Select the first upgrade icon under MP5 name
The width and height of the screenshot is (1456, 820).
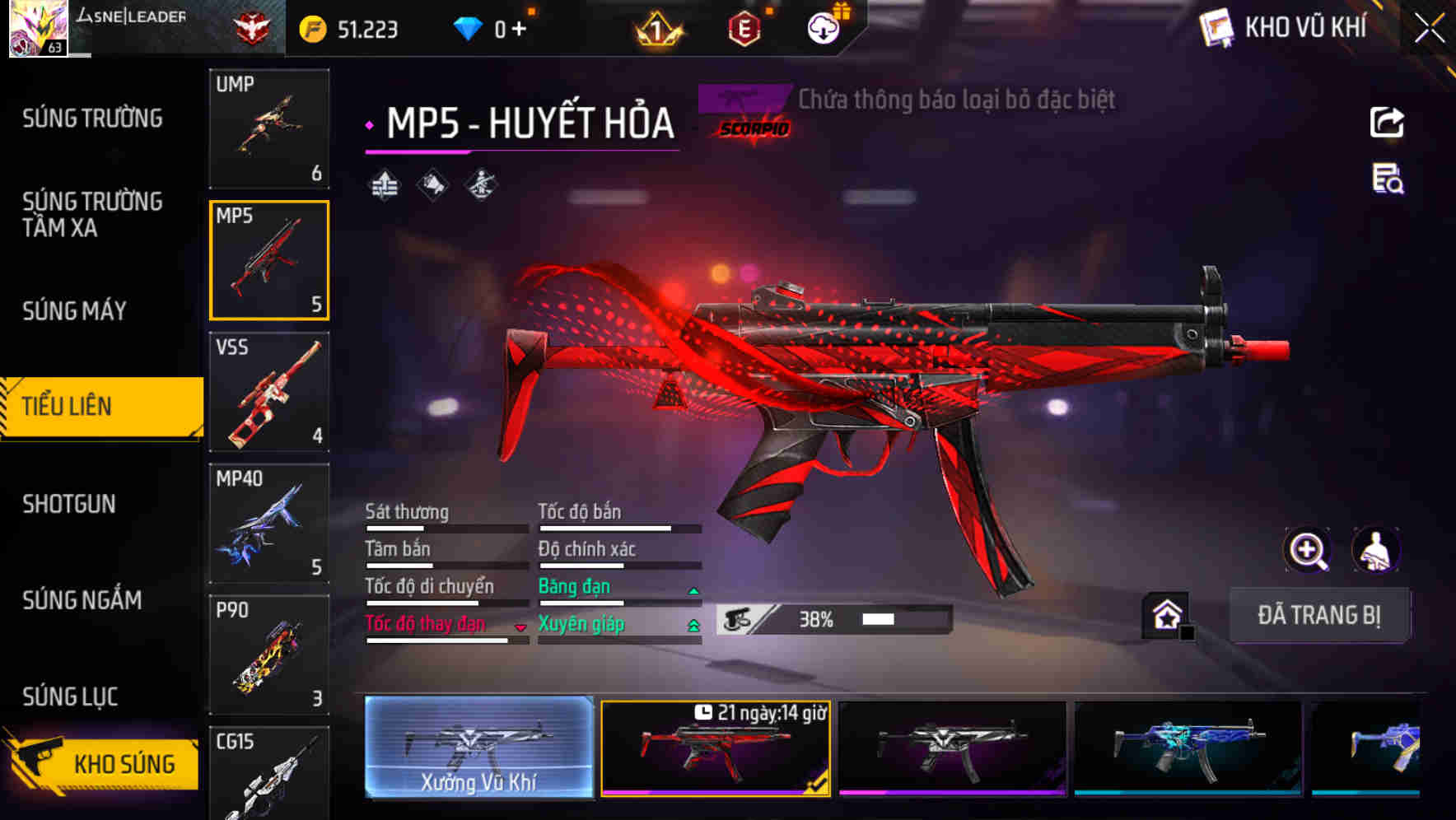384,184
